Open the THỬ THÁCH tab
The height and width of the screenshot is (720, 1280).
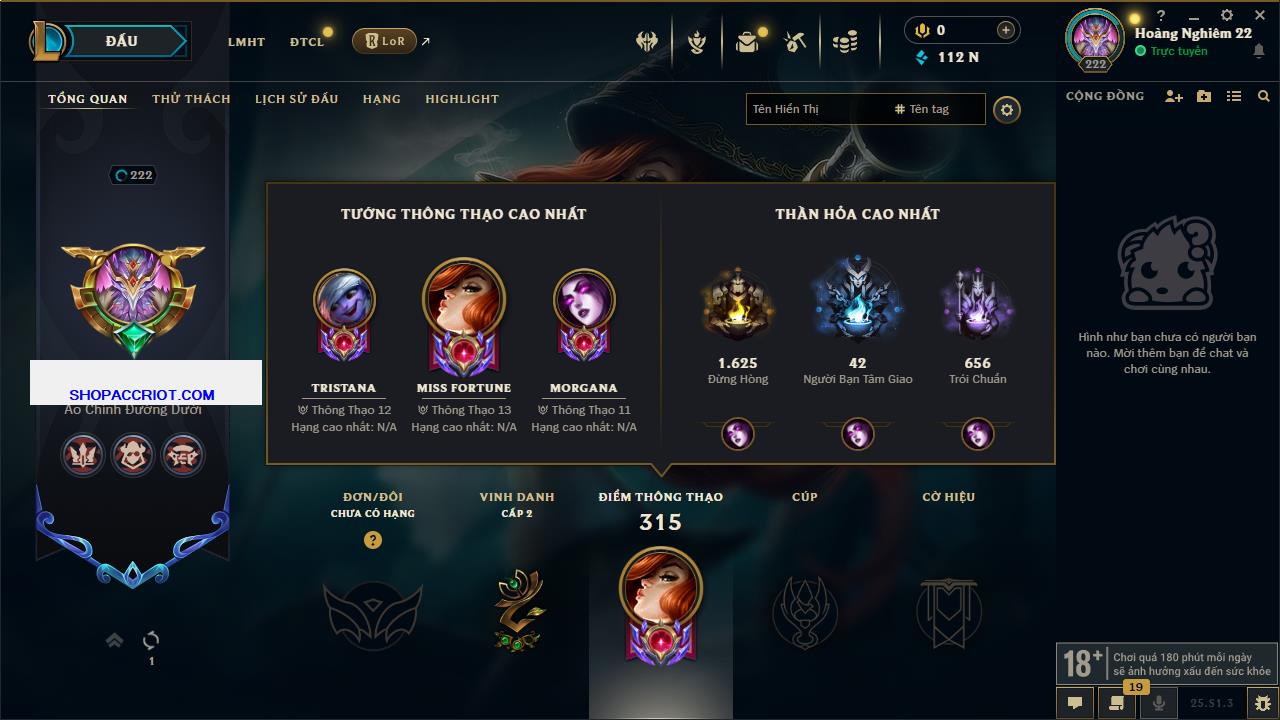pyautogui.click(x=191, y=99)
